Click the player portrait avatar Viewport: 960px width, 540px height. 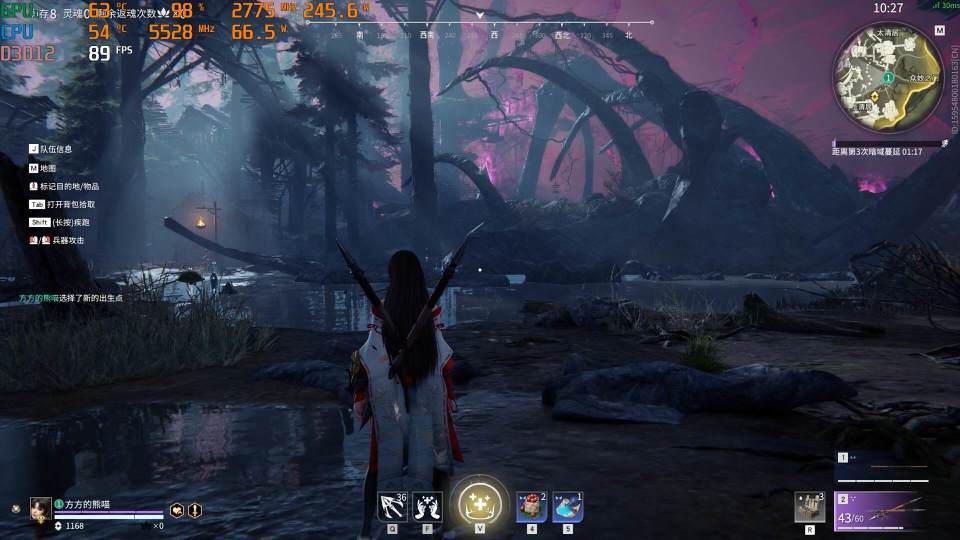coord(41,508)
